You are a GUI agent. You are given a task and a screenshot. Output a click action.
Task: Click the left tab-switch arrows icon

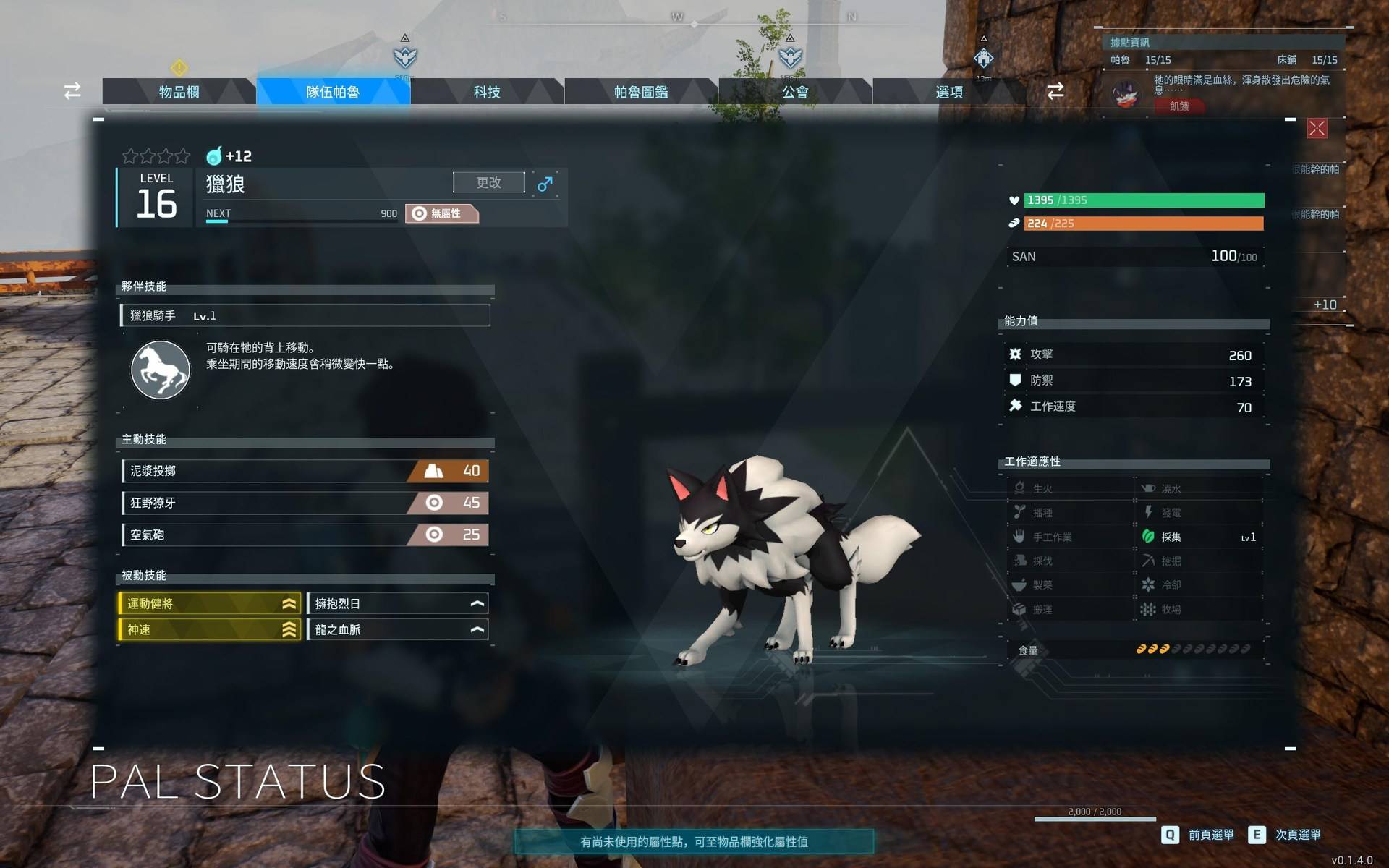pos(72,91)
